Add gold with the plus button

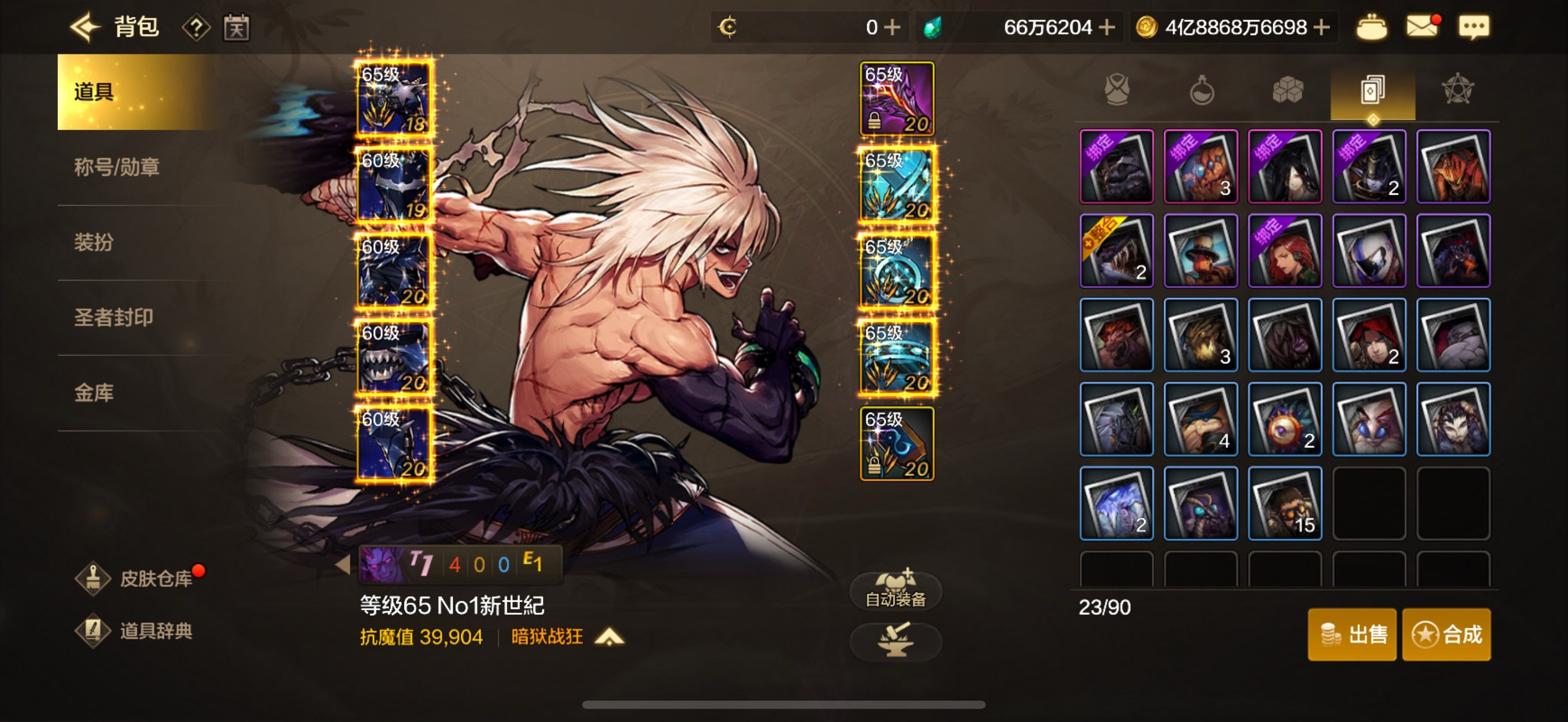1322,27
